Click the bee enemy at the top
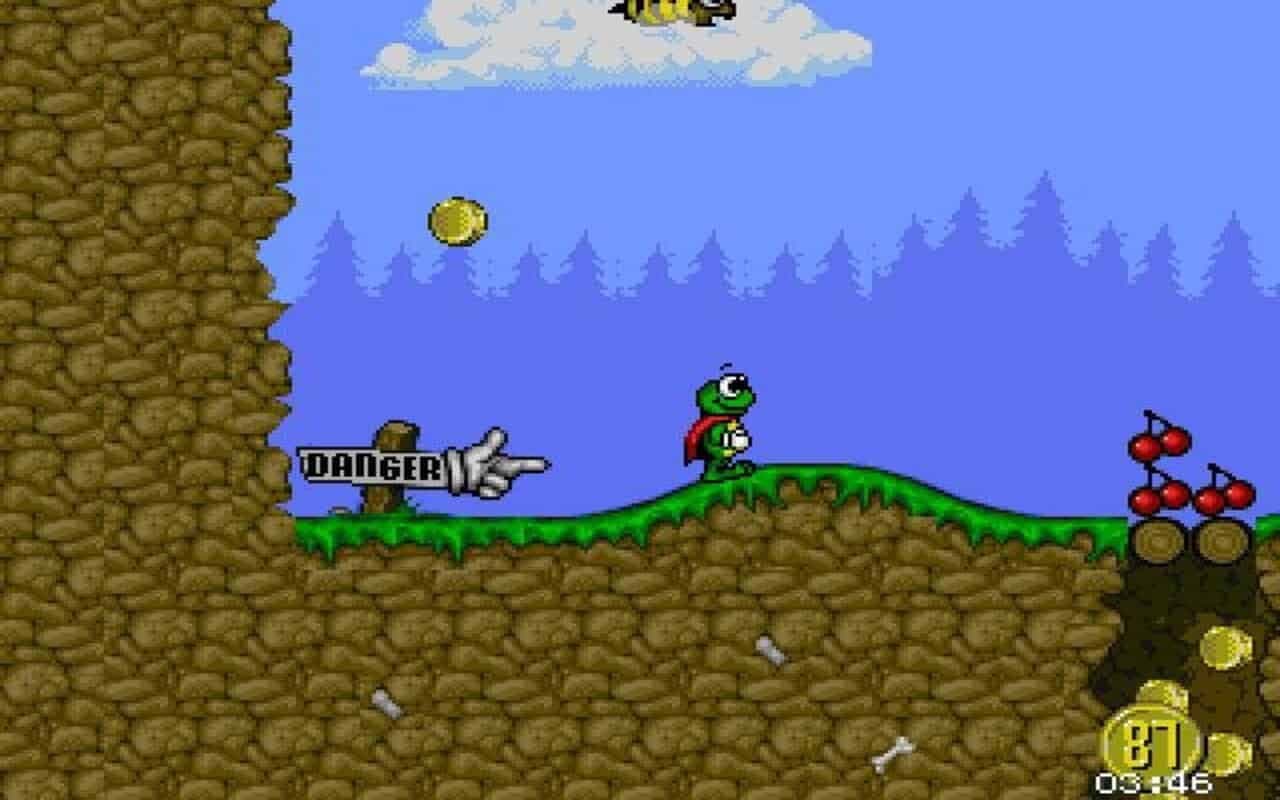 668,12
